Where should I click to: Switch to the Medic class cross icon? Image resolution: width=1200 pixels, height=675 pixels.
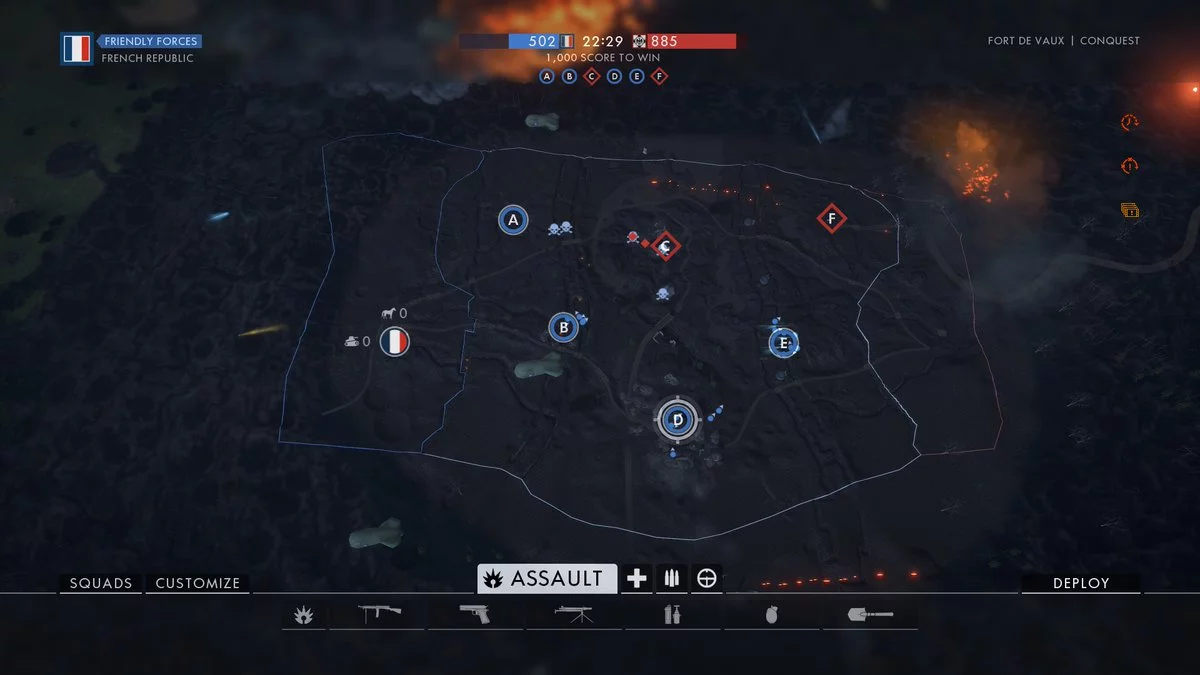pyautogui.click(x=637, y=578)
